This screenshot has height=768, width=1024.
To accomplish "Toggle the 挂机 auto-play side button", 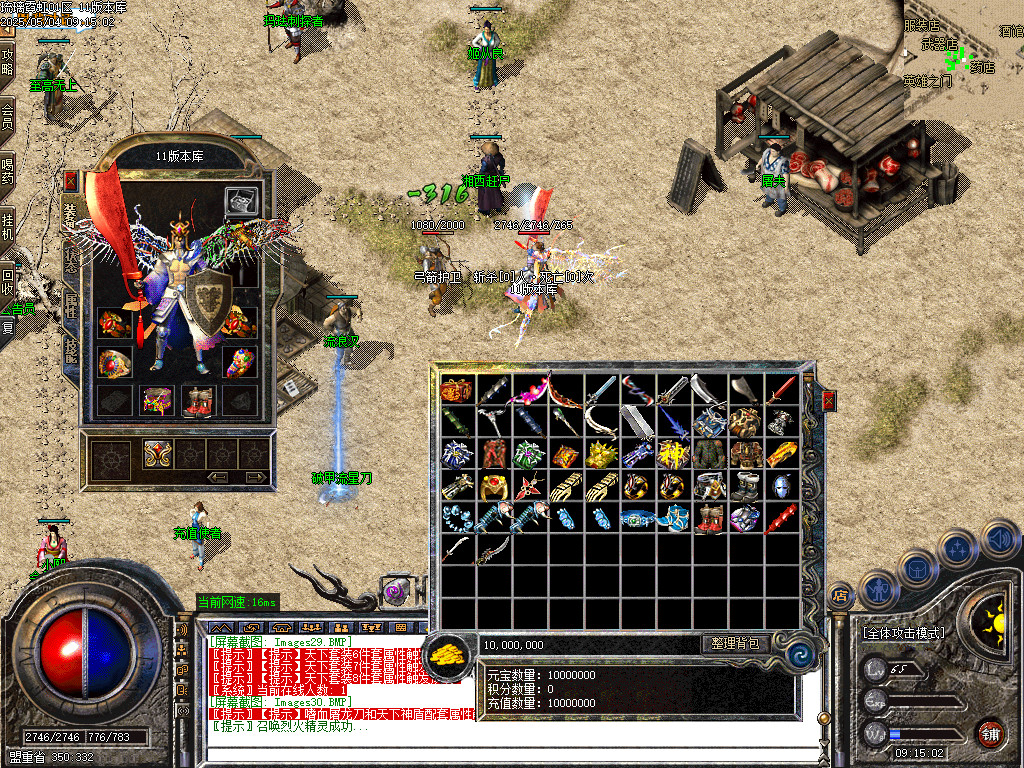I will click(x=8, y=226).
